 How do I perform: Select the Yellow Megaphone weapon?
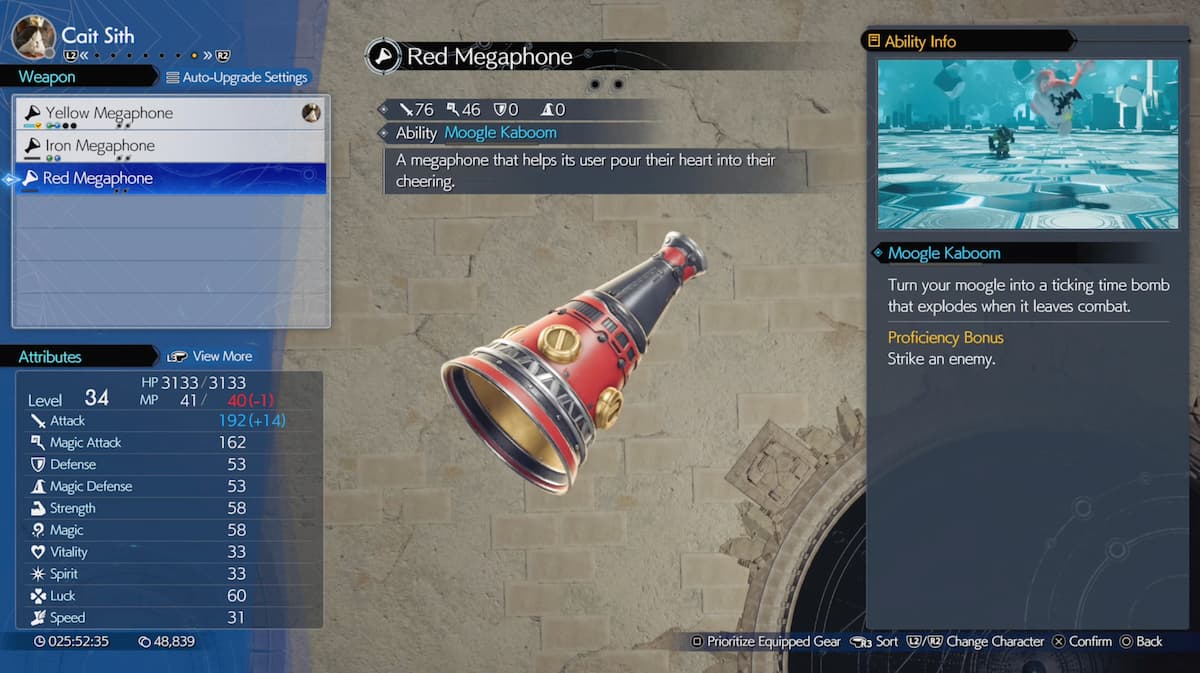click(109, 114)
